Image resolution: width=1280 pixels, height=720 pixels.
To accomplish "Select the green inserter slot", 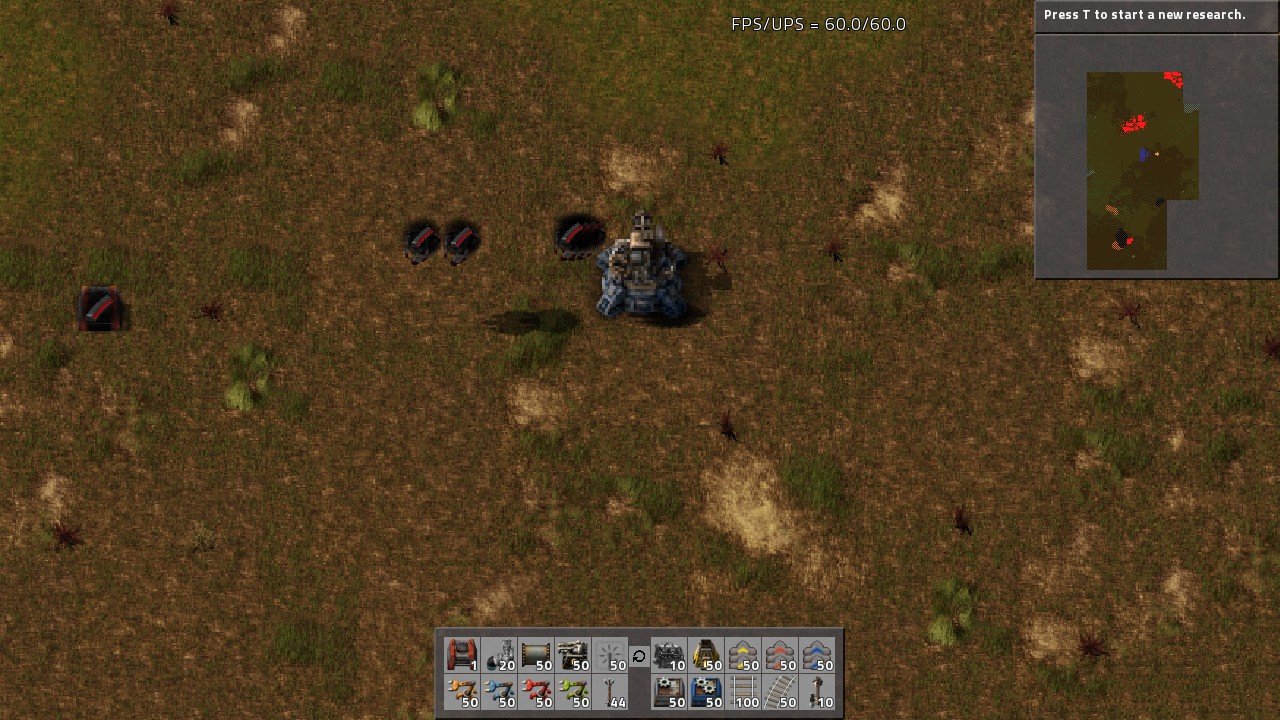I will [x=573, y=692].
